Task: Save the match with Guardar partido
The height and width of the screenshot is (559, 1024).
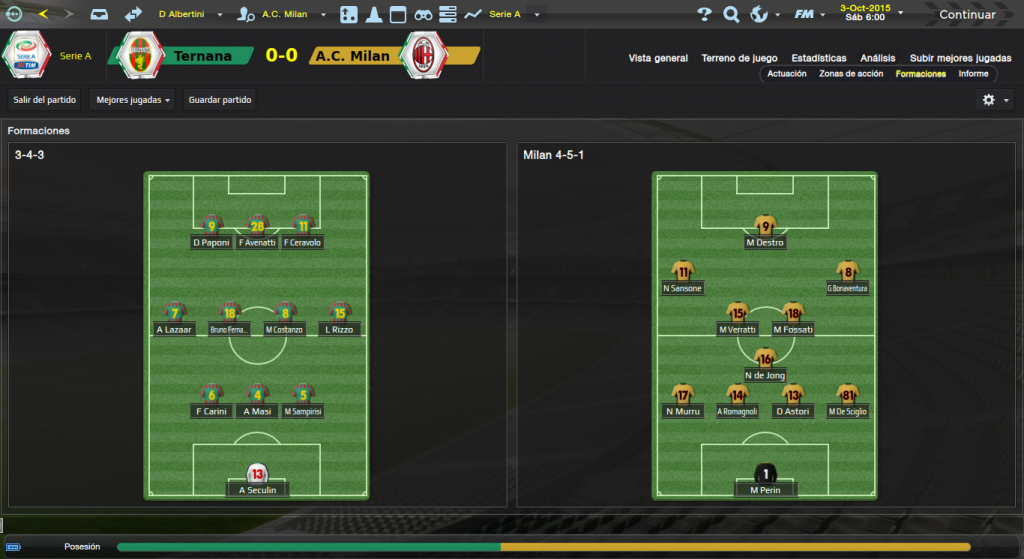Action: pyautogui.click(x=220, y=100)
